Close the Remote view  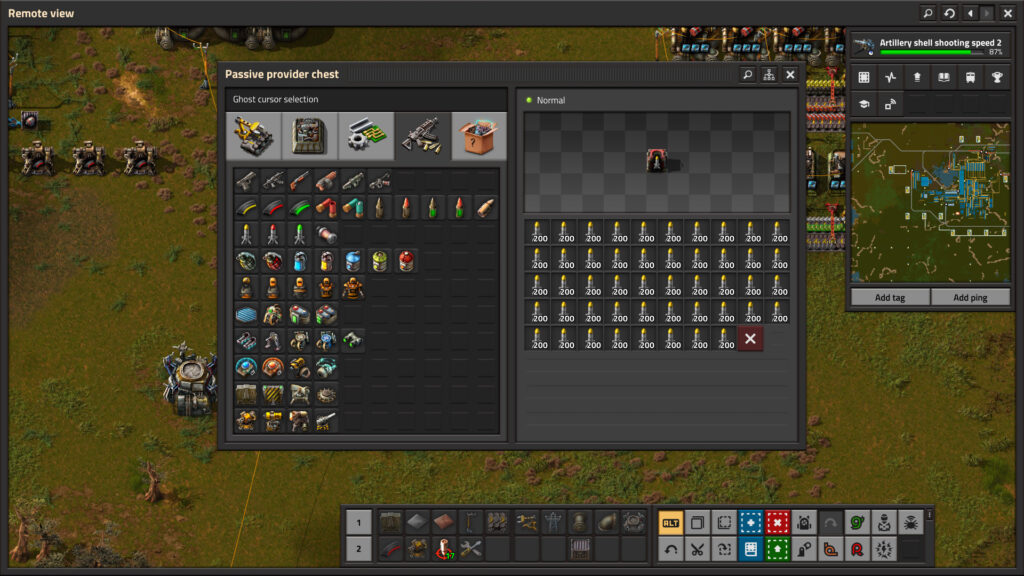[1008, 13]
